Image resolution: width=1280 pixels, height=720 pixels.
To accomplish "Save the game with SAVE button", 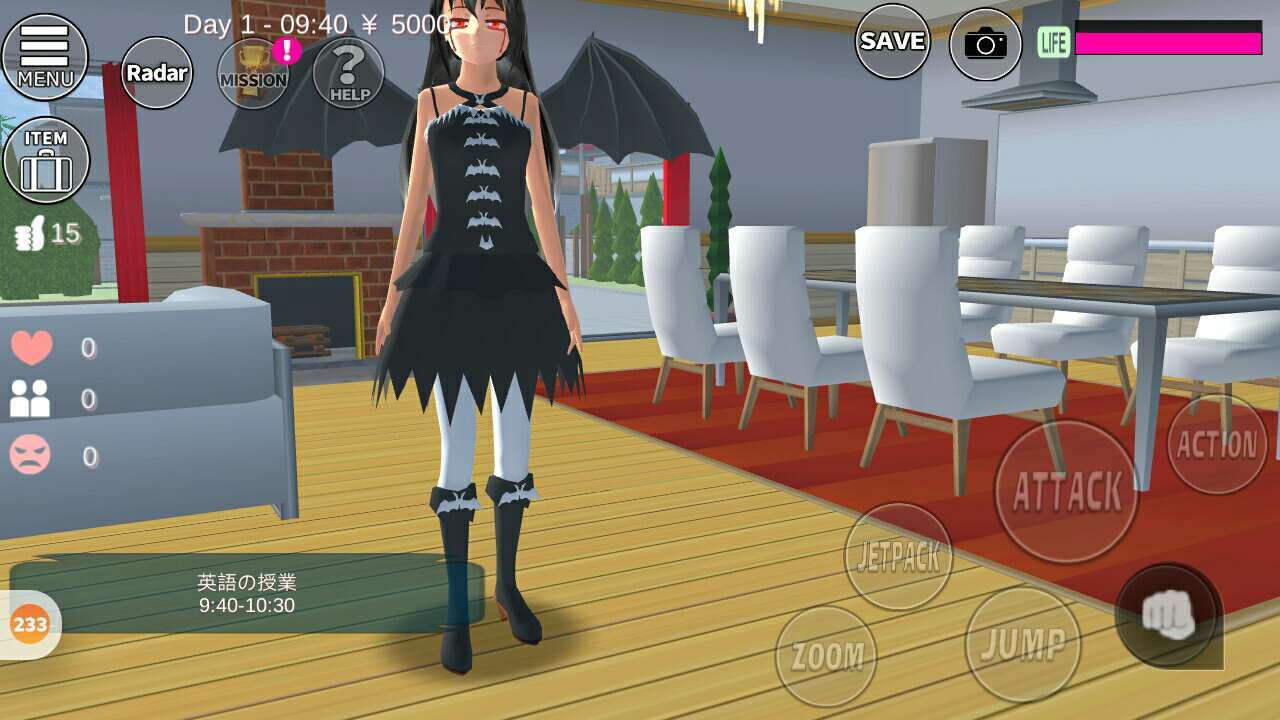I will 892,41.
